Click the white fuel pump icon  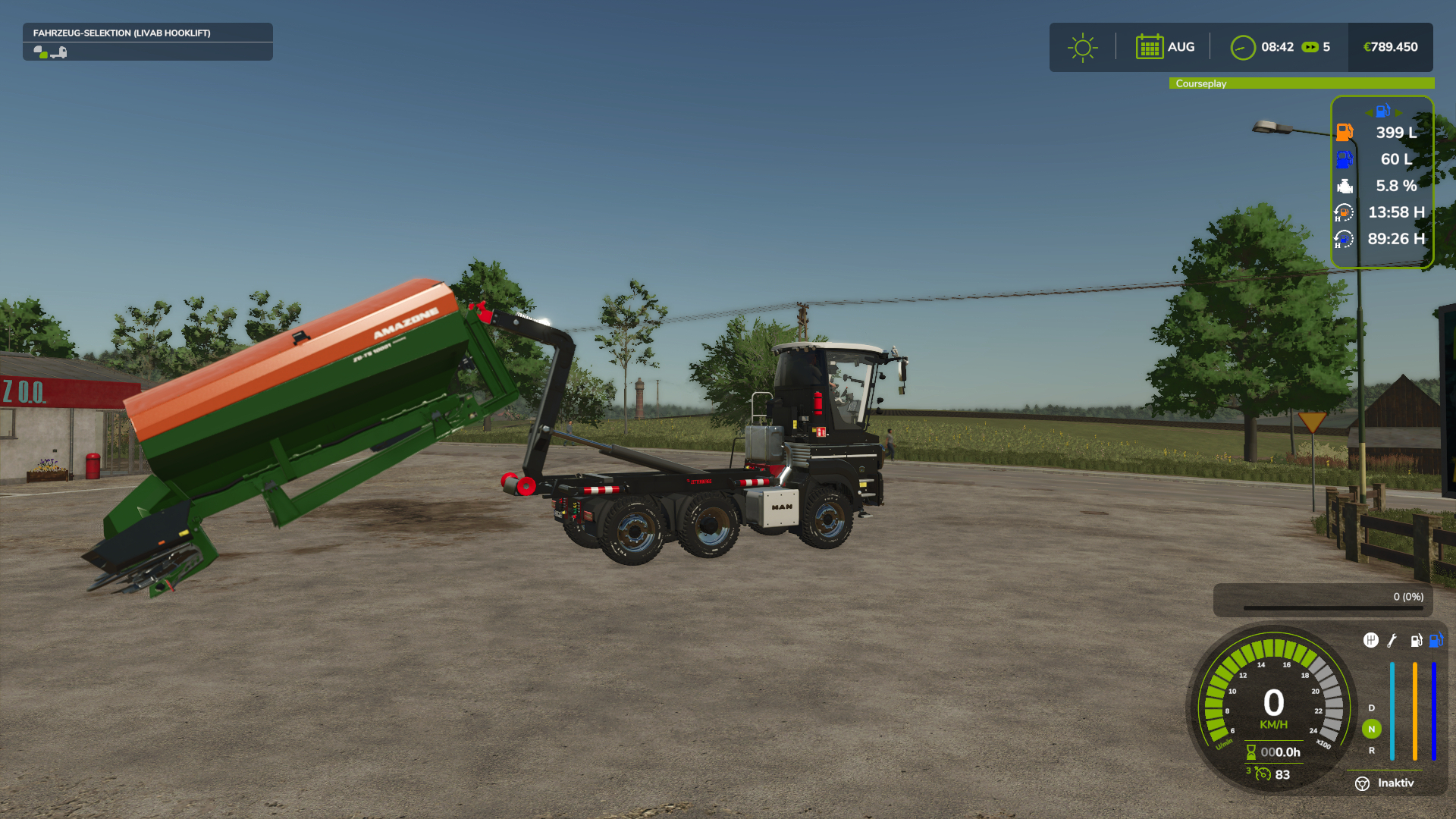pyautogui.click(x=1416, y=641)
